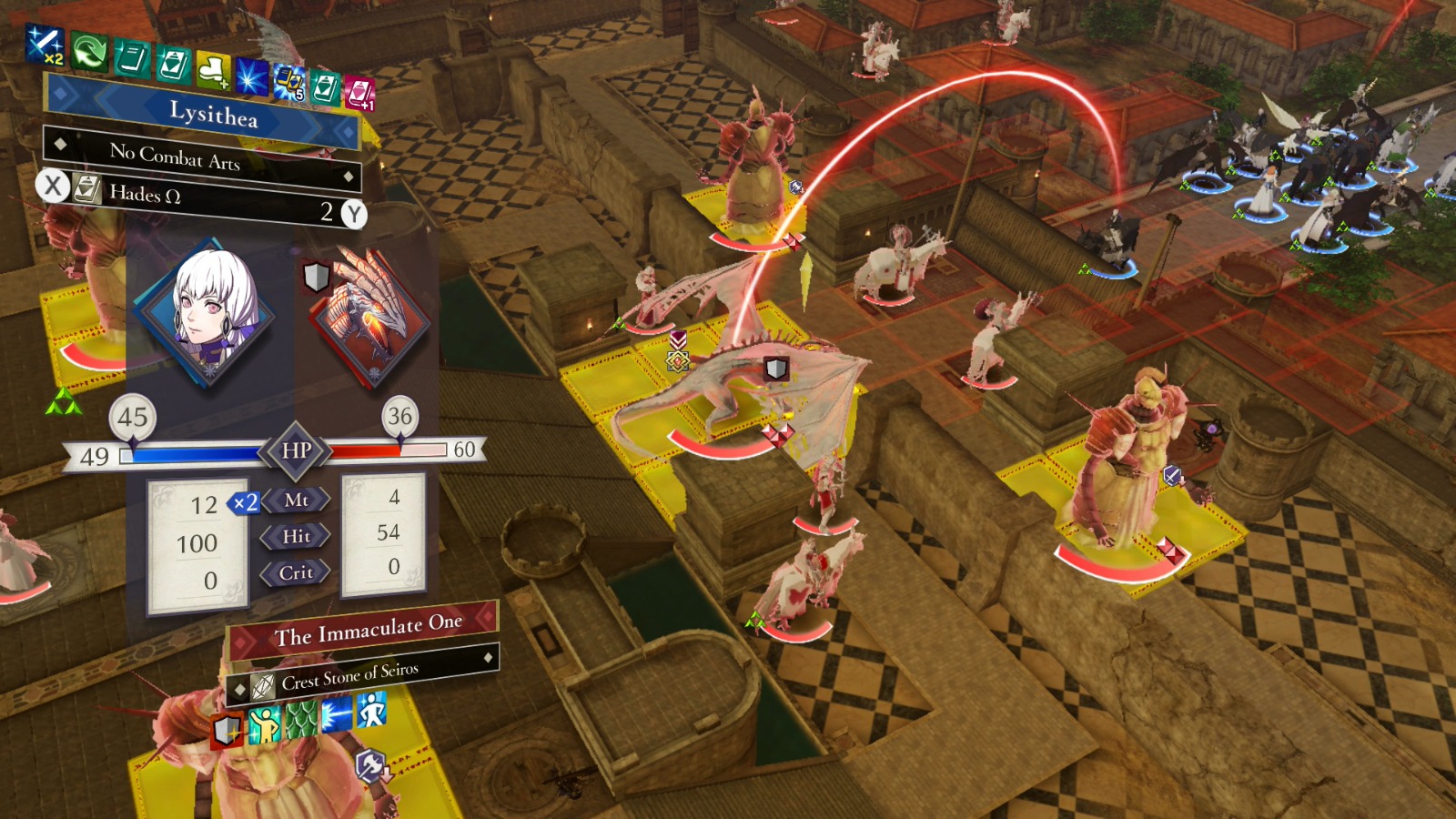
Task: Click the red shield sparkle enemy skill
Action: pos(227,729)
